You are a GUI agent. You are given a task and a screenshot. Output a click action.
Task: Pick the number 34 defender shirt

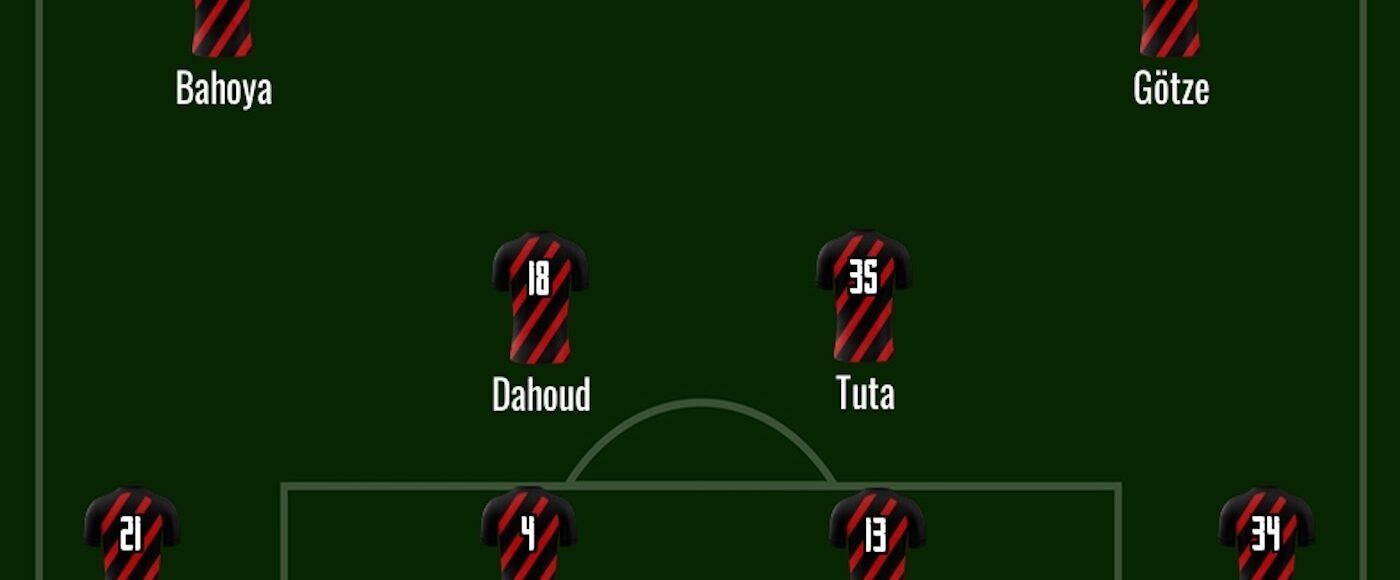coord(1266,535)
